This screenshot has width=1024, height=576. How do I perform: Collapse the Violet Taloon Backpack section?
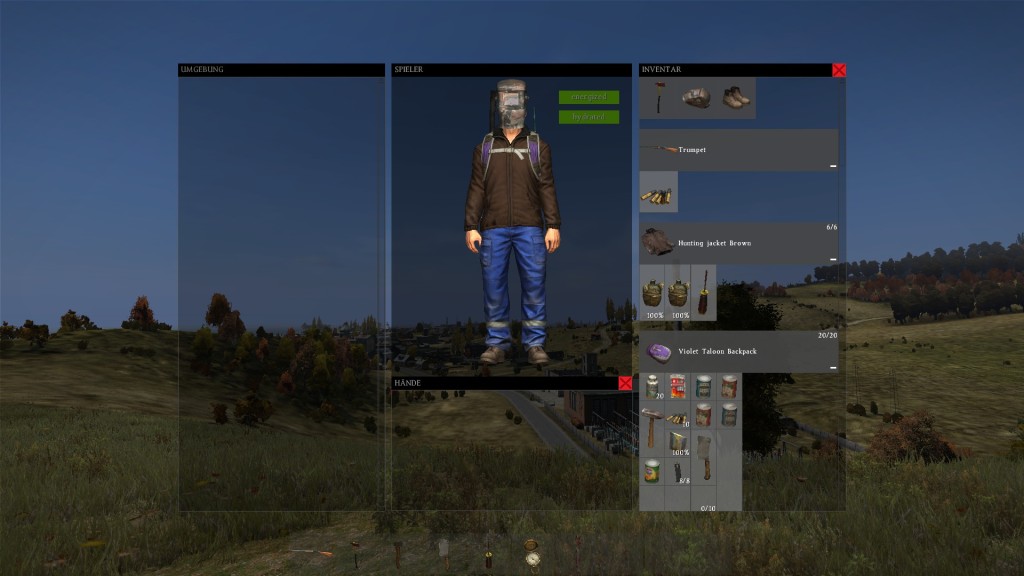coord(832,368)
